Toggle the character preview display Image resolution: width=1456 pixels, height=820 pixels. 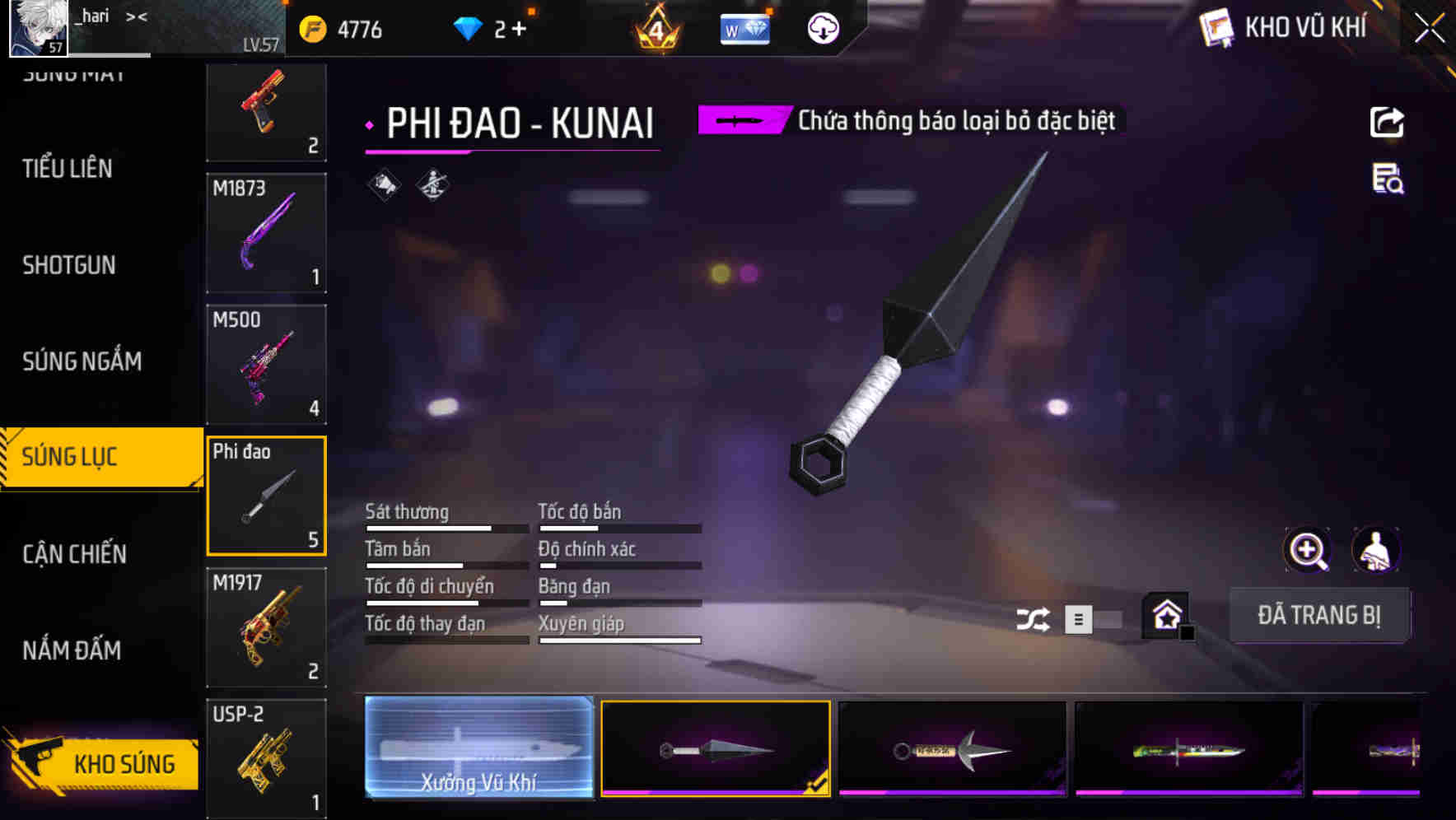[x=1375, y=549]
